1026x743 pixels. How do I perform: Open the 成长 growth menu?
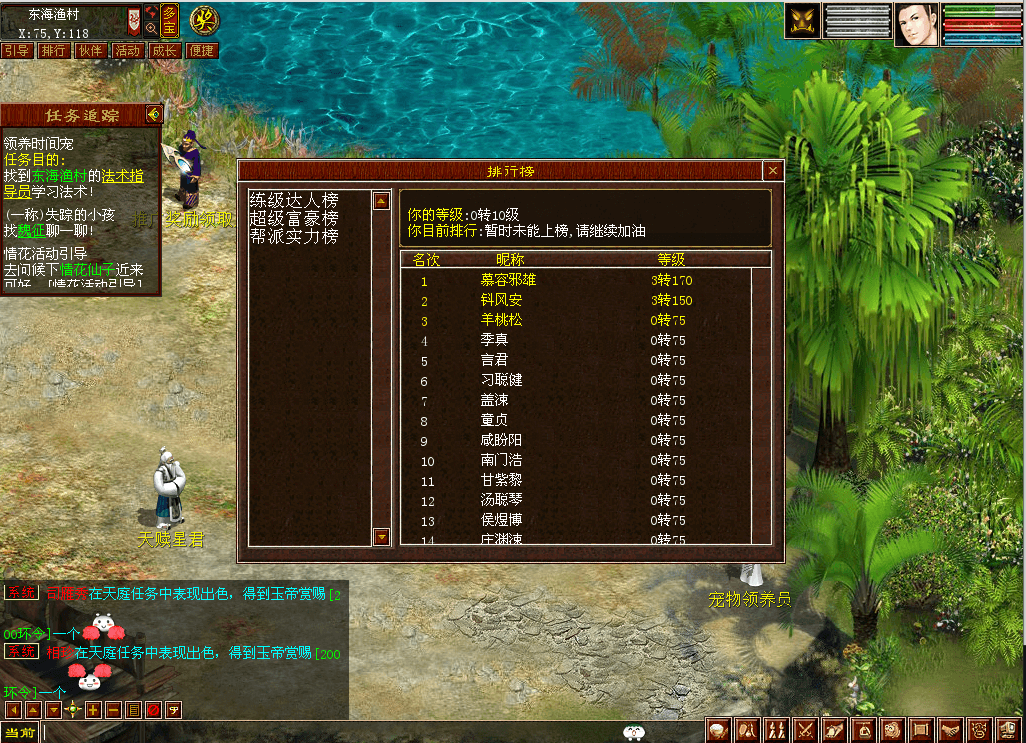point(164,51)
